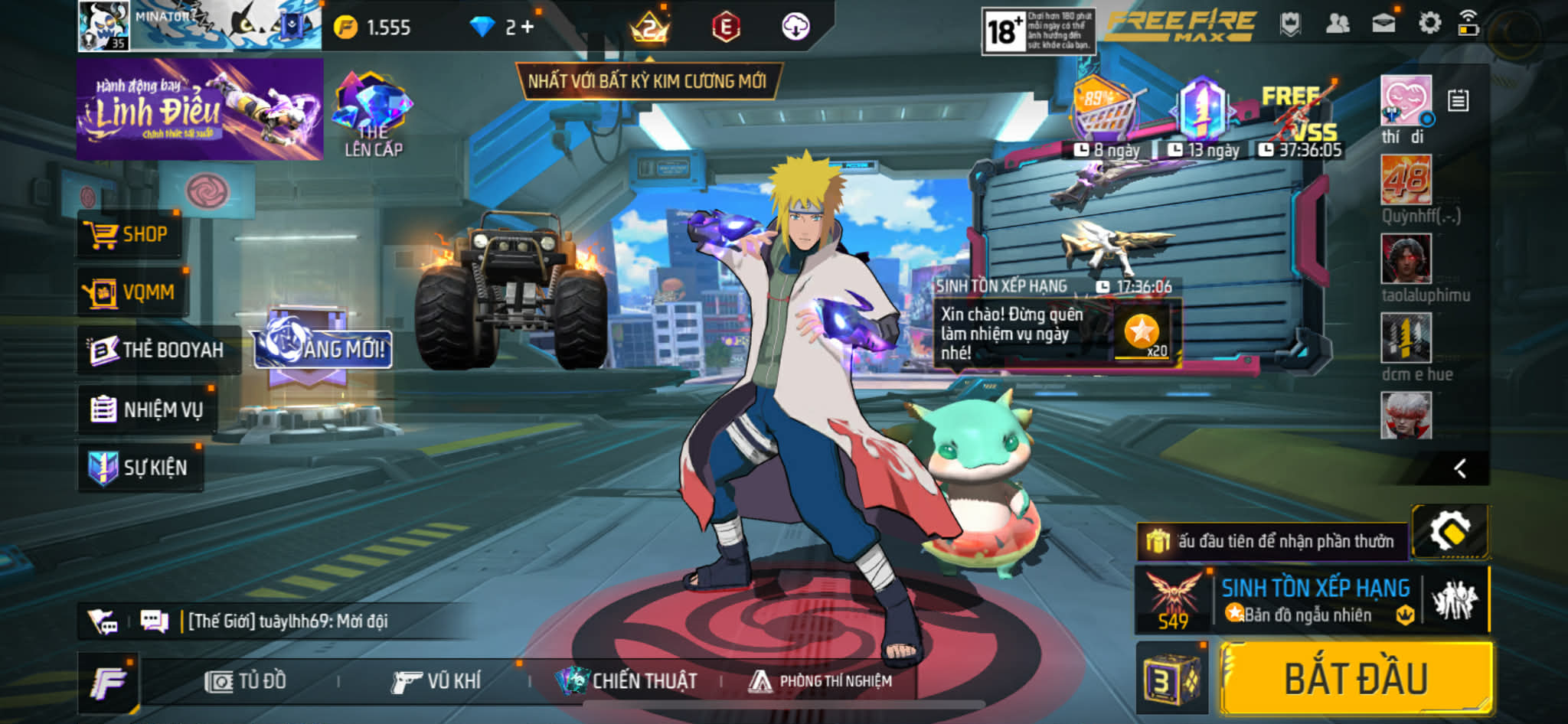Open the Linh Điểu event banner
Viewport: 1568px width, 724px height.
click(199, 109)
